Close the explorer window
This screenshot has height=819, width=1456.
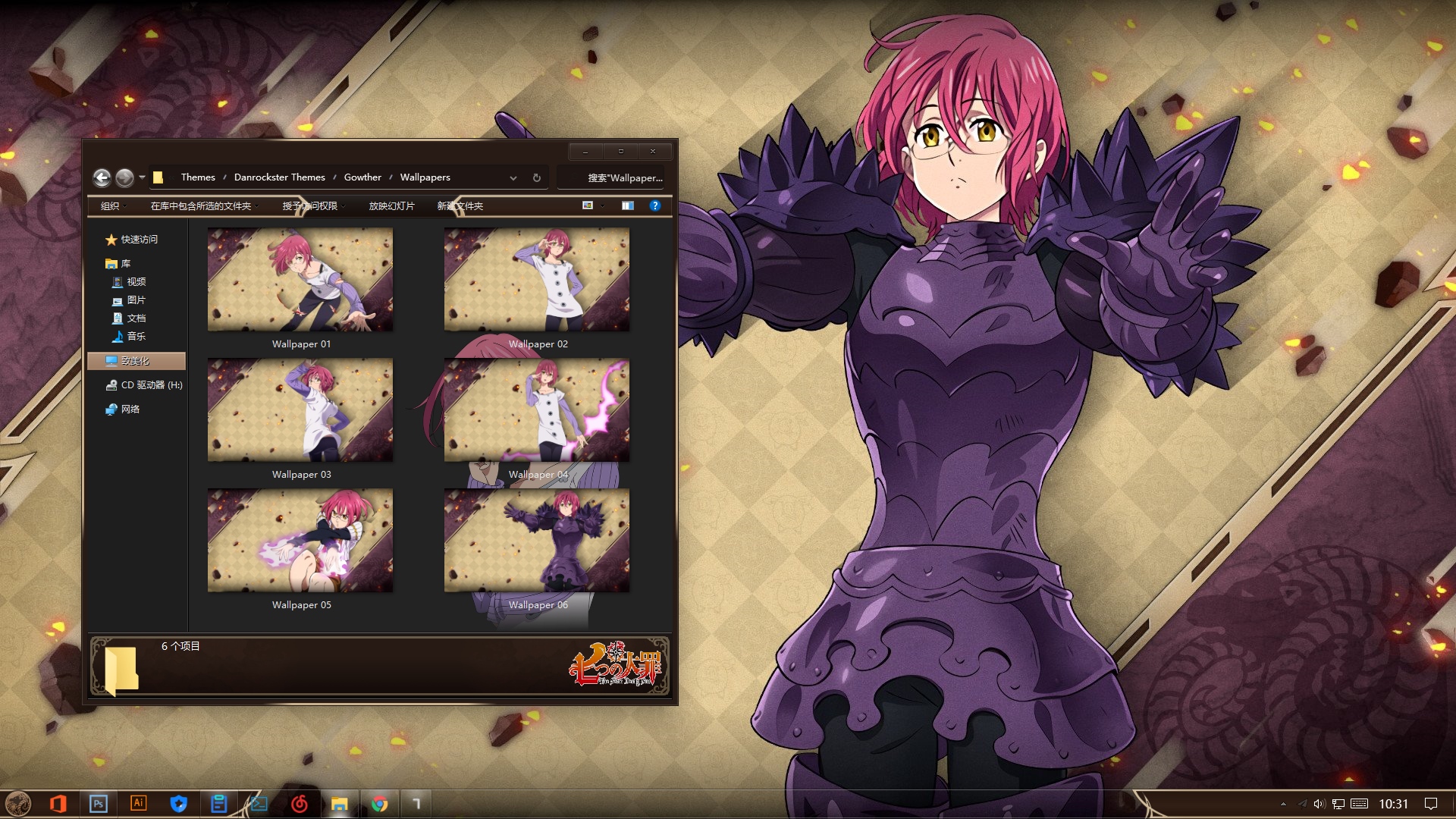point(652,151)
